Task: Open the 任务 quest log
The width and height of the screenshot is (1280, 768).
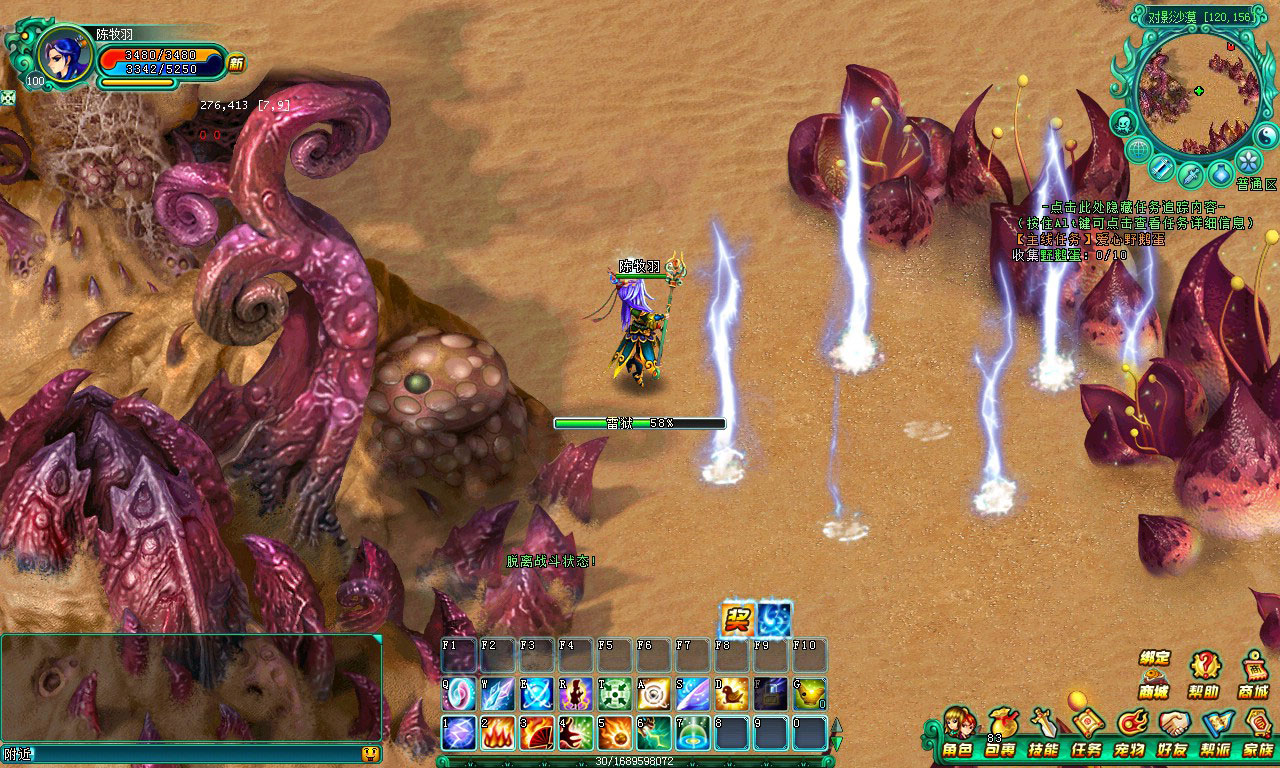Action: point(1086,732)
